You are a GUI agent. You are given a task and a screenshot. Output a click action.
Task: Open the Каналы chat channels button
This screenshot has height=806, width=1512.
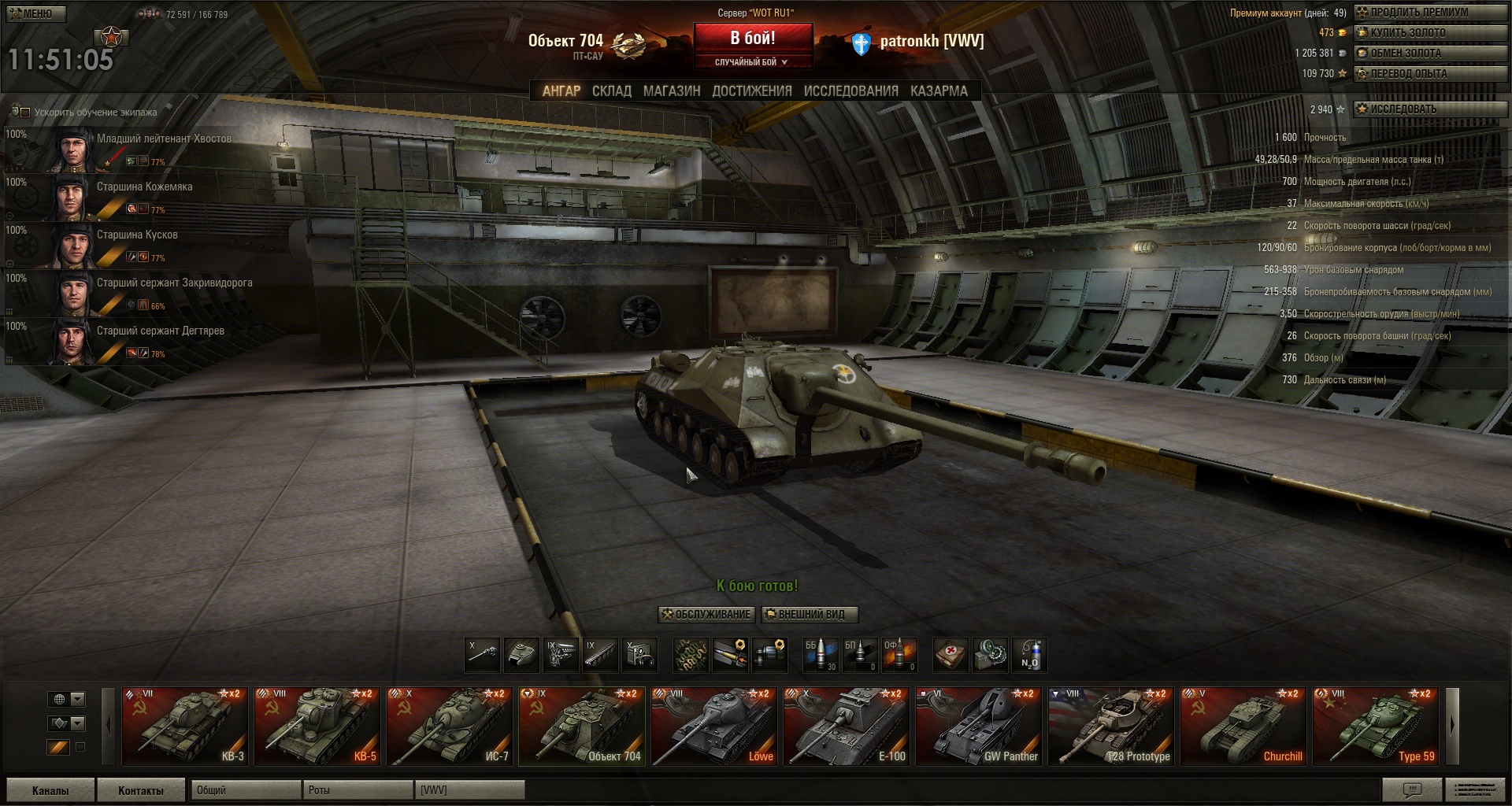point(50,790)
